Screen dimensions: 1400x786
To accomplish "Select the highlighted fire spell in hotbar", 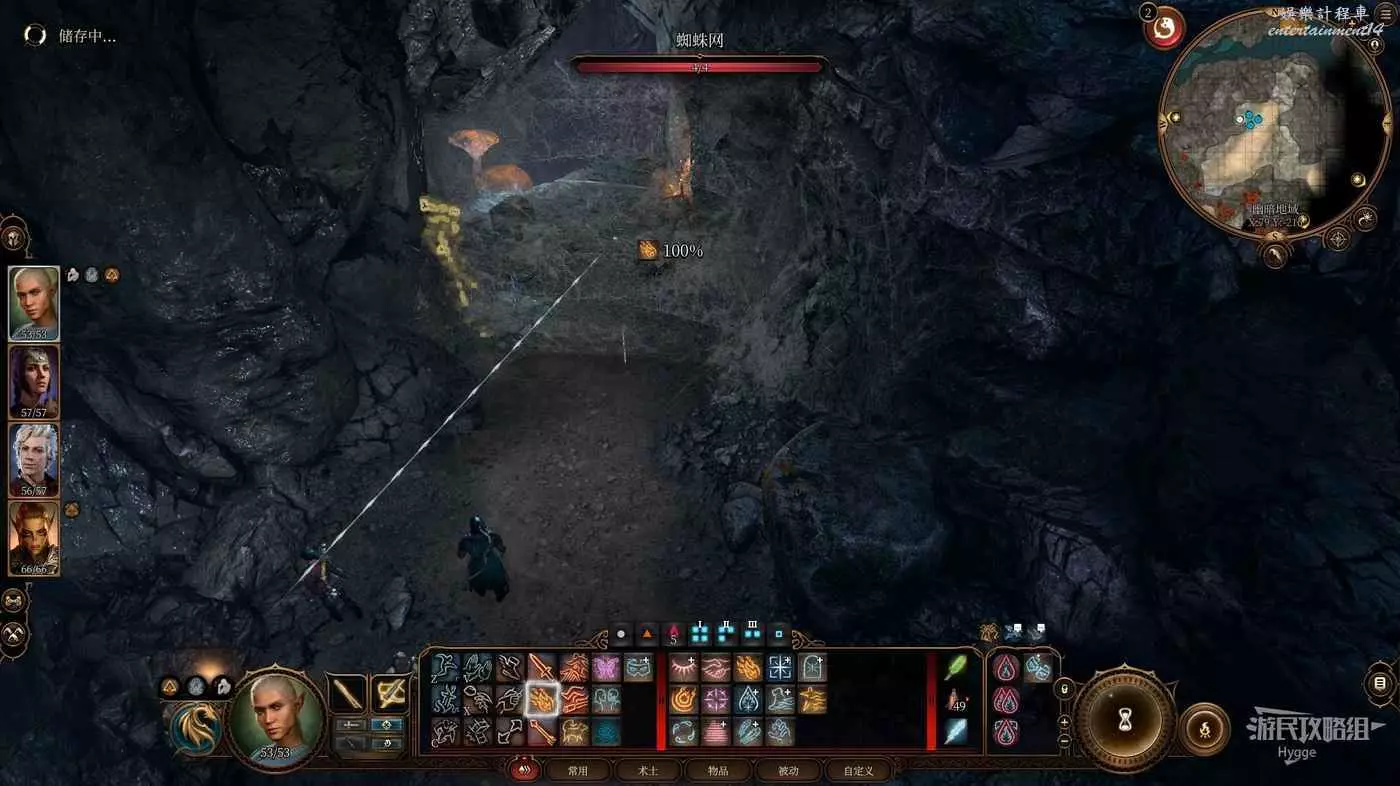I will coord(543,699).
